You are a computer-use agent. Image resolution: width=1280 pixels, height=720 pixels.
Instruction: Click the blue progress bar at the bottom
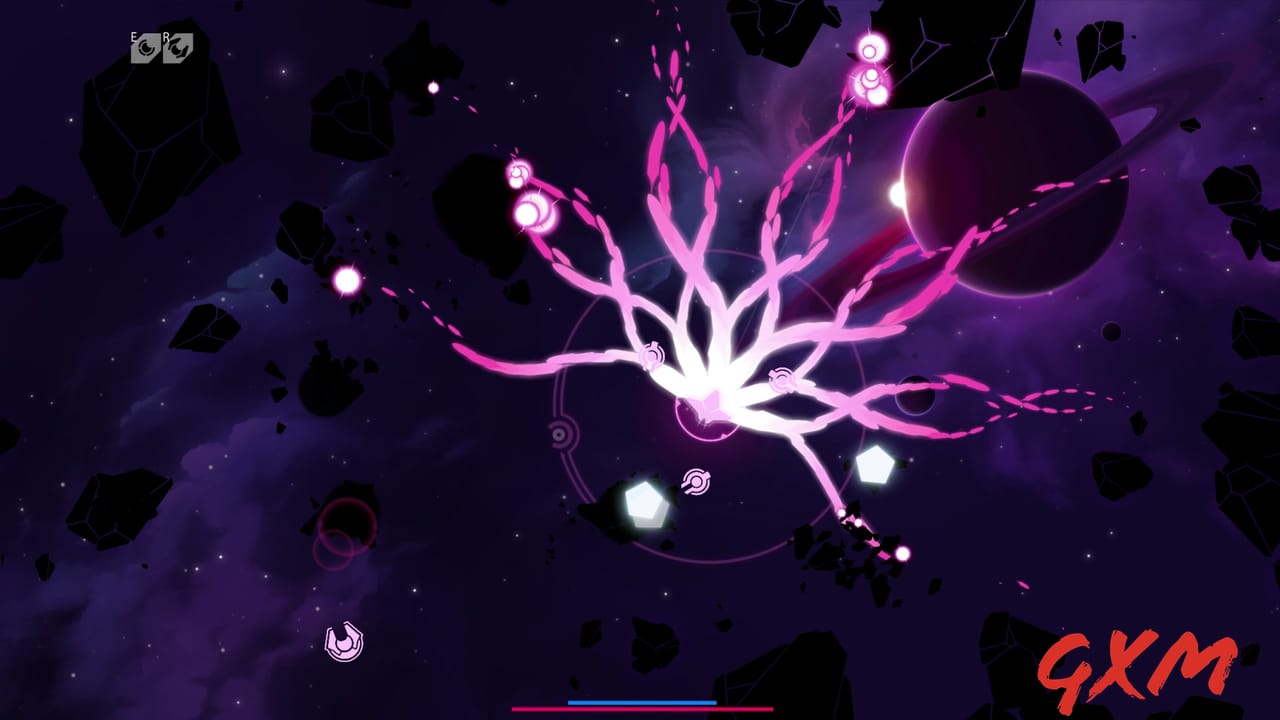tap(640, 703)
